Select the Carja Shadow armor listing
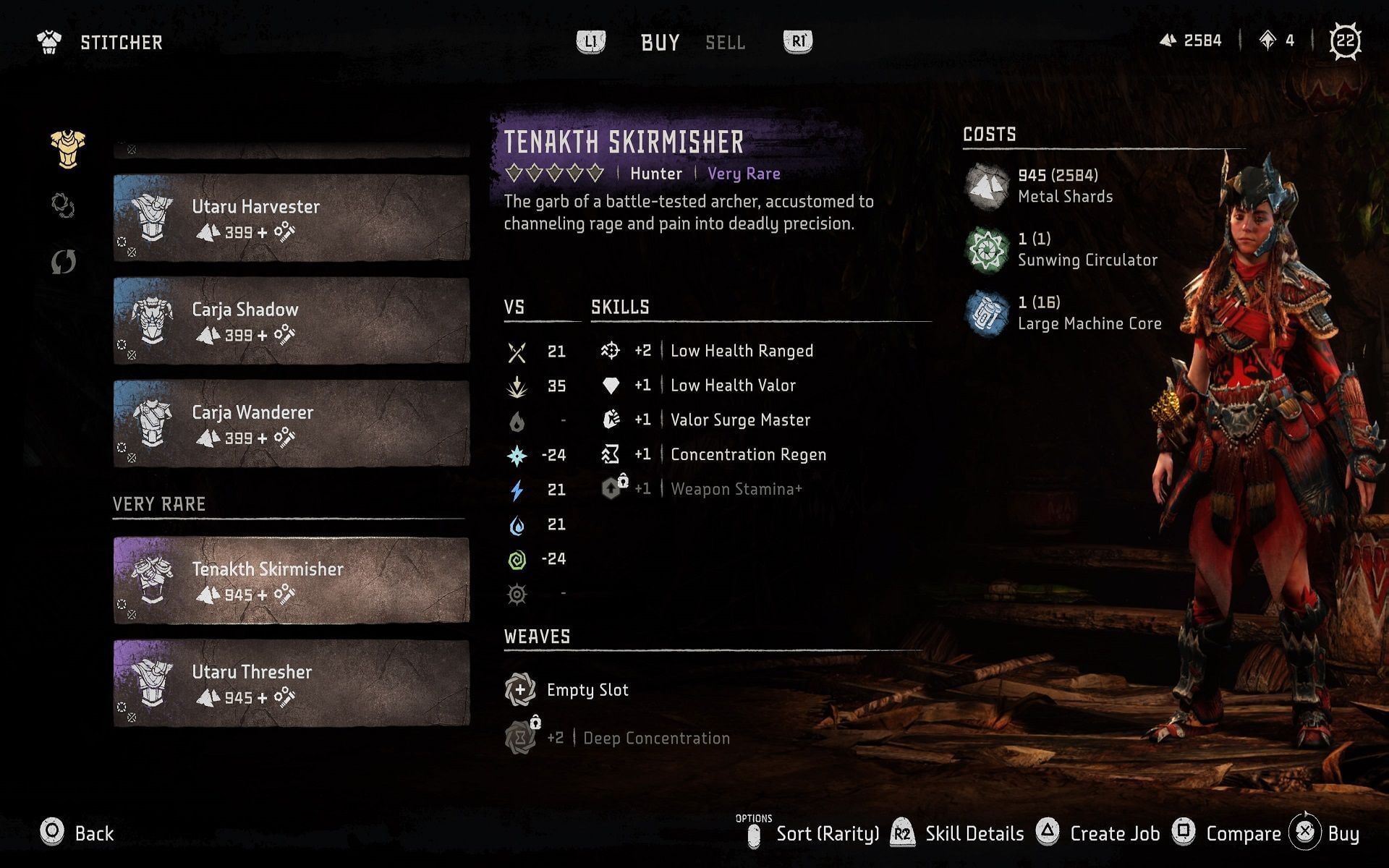The width and height of the screenshot is (1389, 868). pos(289,320)
